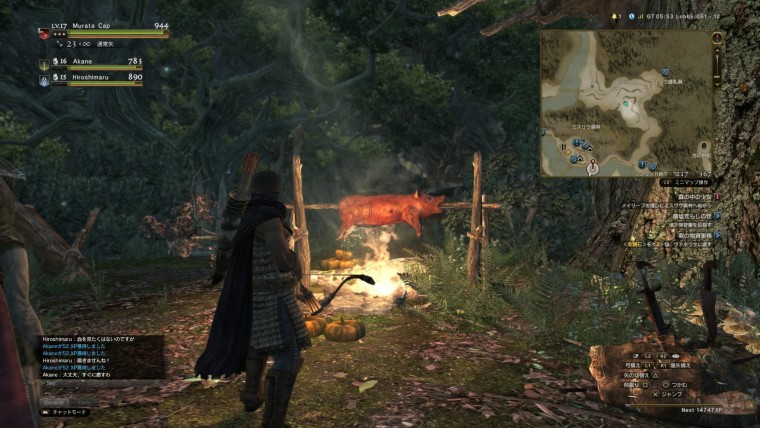
Task: Open the minimap in the top-right corner
Action: coord(626,102)
